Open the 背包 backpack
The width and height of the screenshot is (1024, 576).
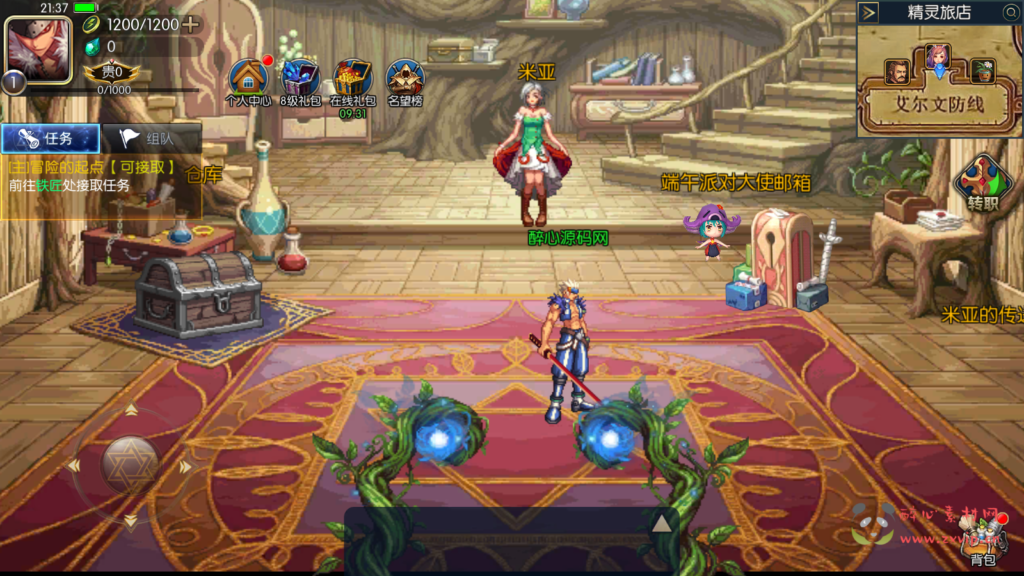pyautogui.click(x=985, y=543)
